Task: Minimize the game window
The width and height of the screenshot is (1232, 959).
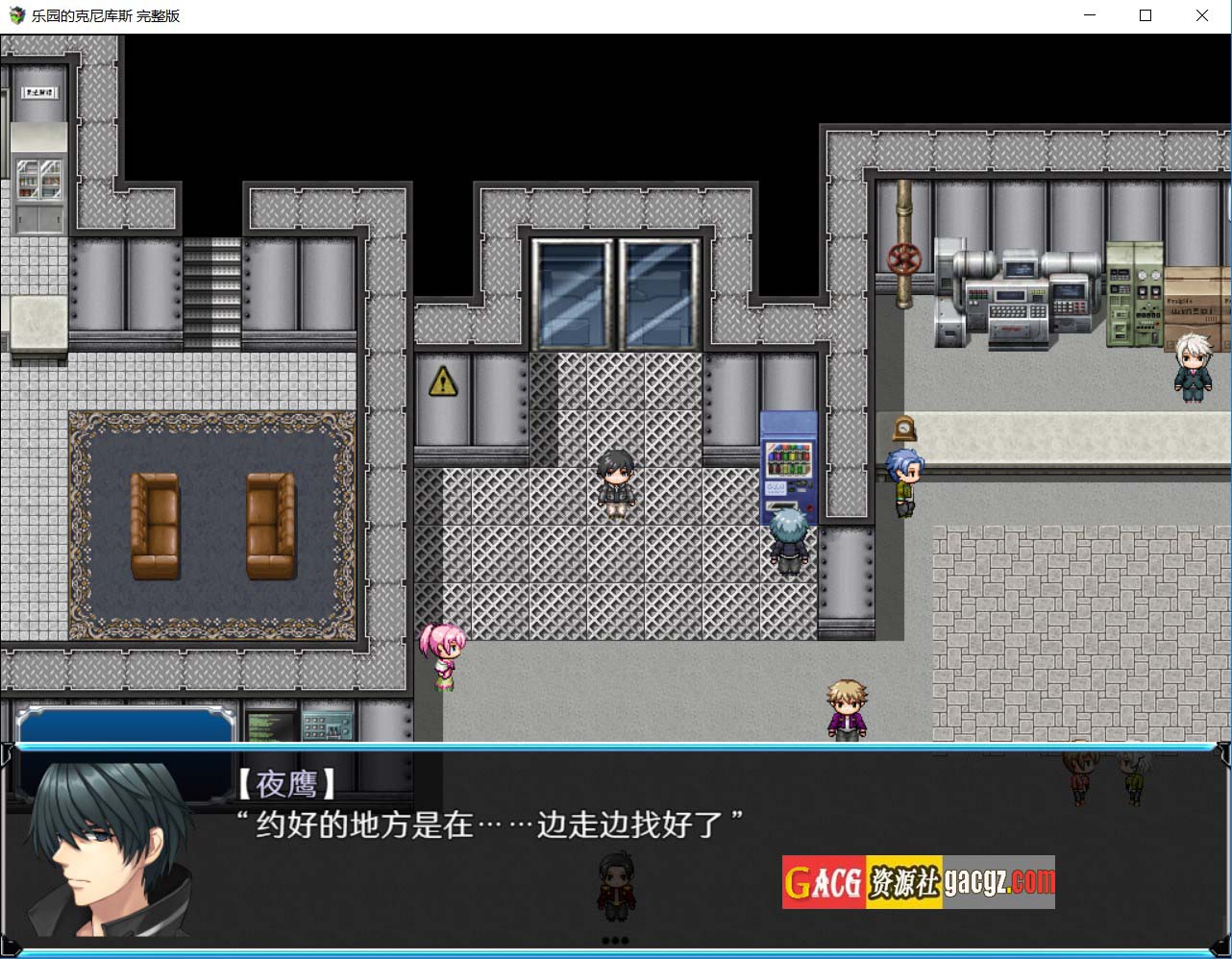Action: [1090, 15]
